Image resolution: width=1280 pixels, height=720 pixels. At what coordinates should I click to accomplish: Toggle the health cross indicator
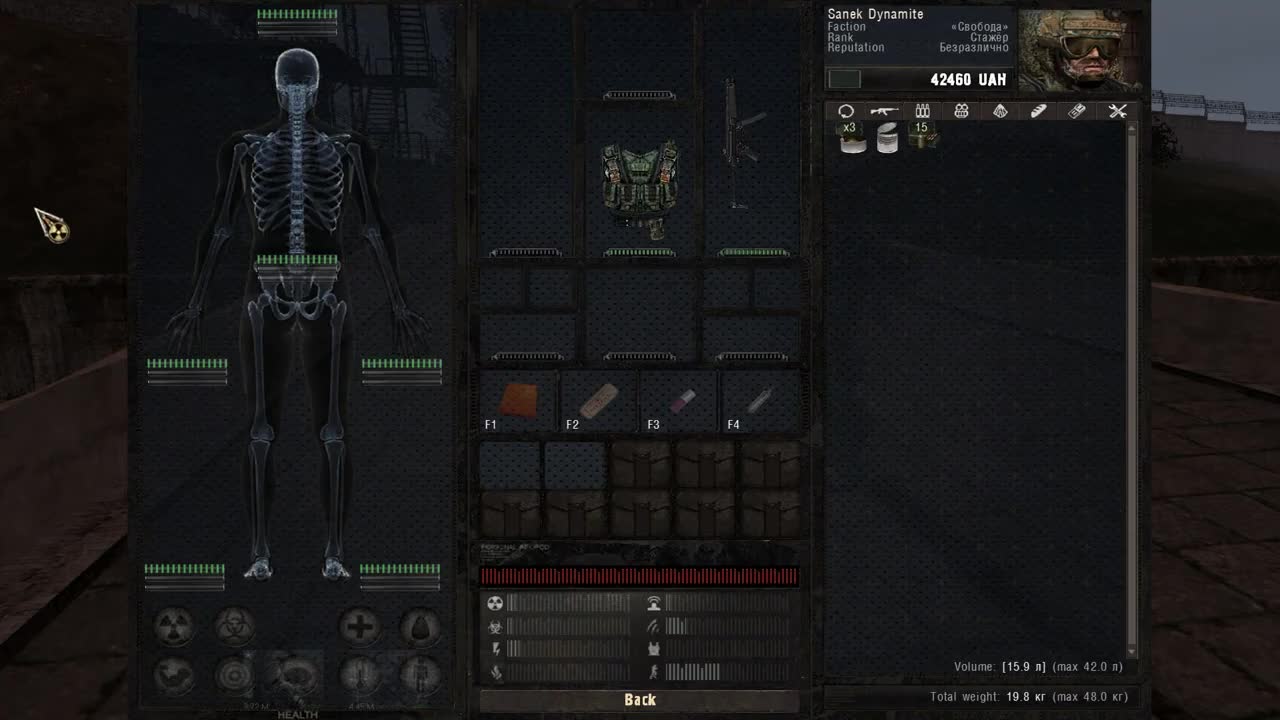pyautogui.click(x=360, y=626)
